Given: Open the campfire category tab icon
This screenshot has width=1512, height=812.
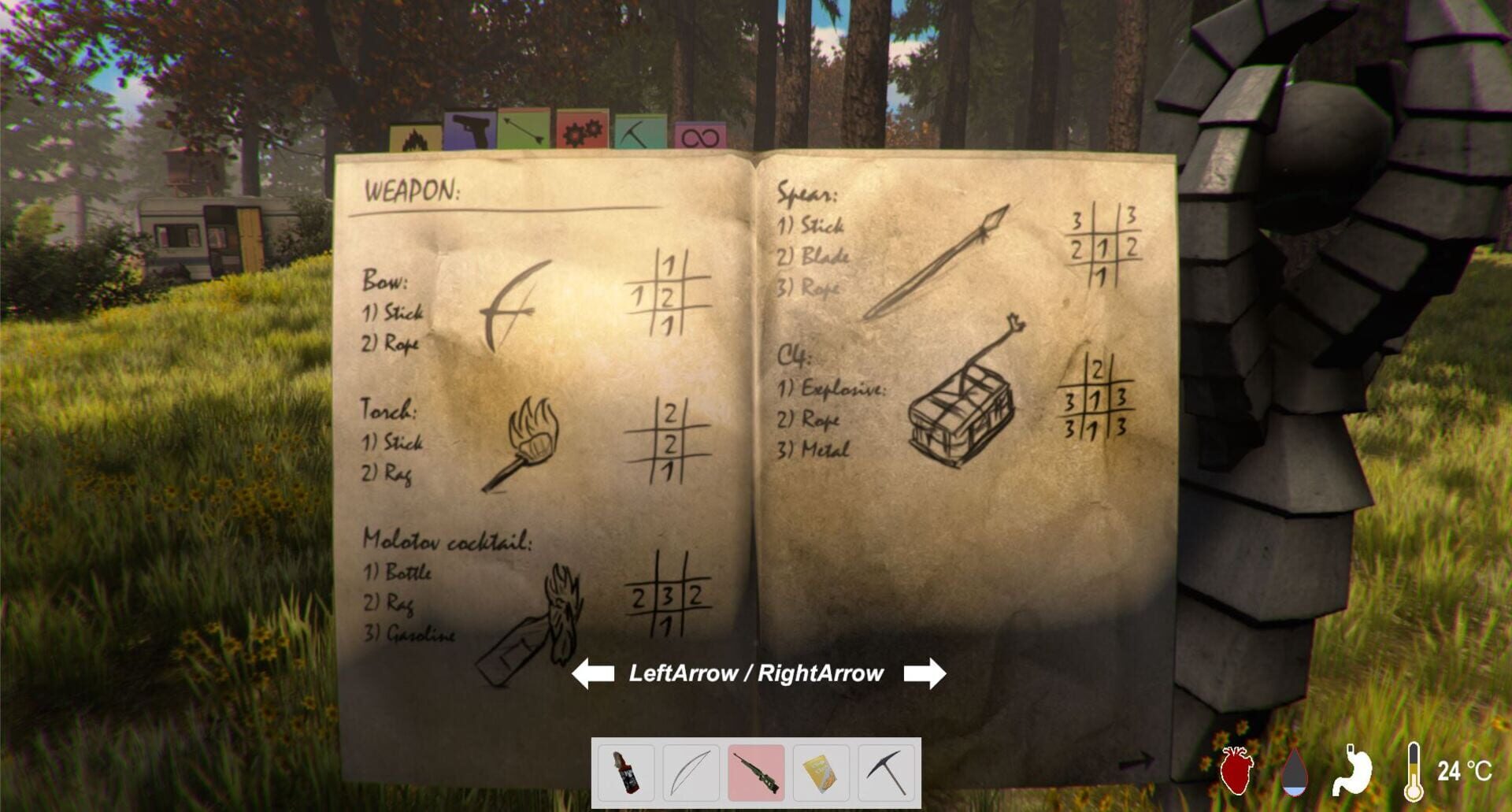Looking at the screenshot, I should [415, 135].
